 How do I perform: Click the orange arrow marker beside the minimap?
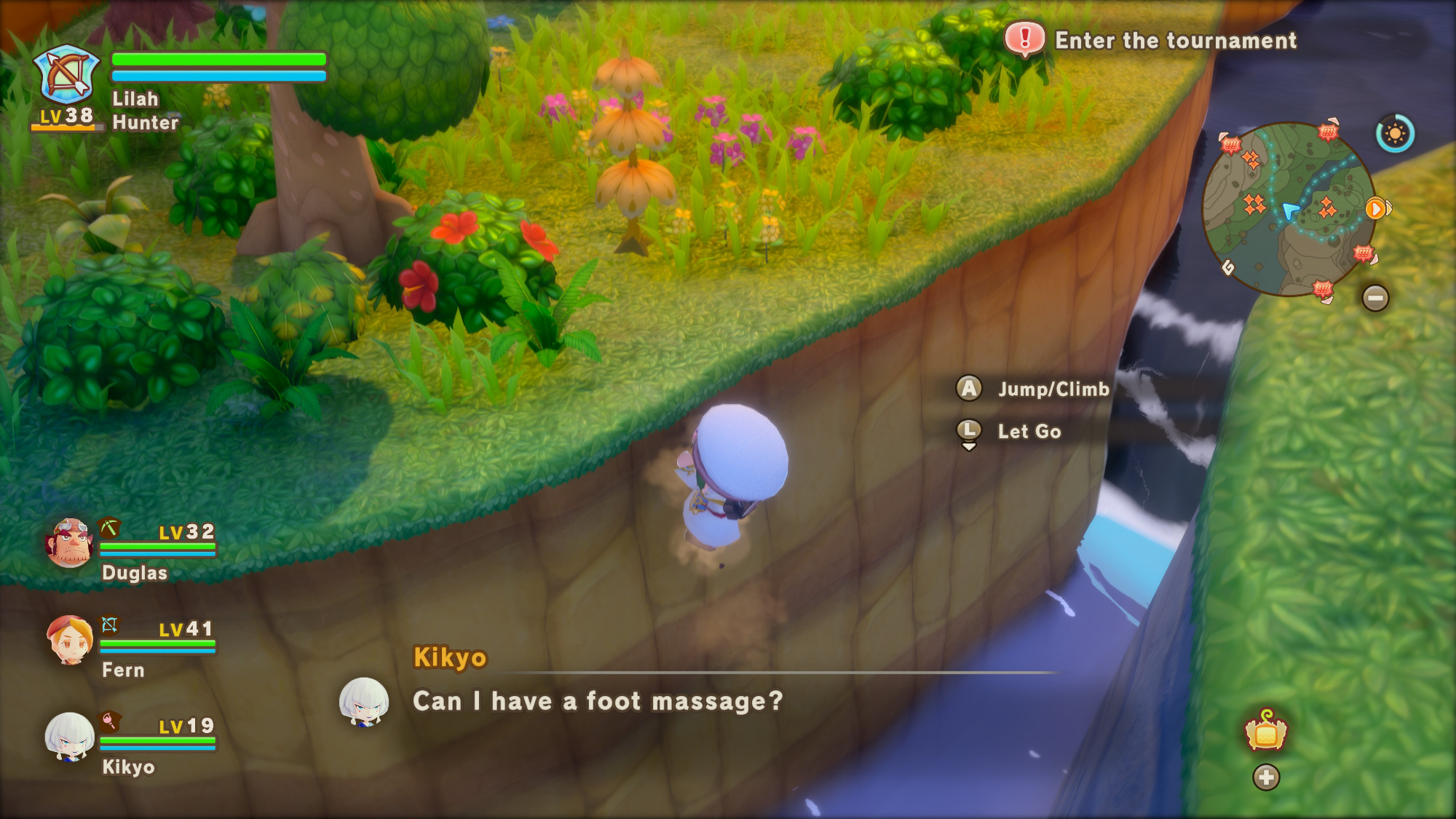[1375, 210]
